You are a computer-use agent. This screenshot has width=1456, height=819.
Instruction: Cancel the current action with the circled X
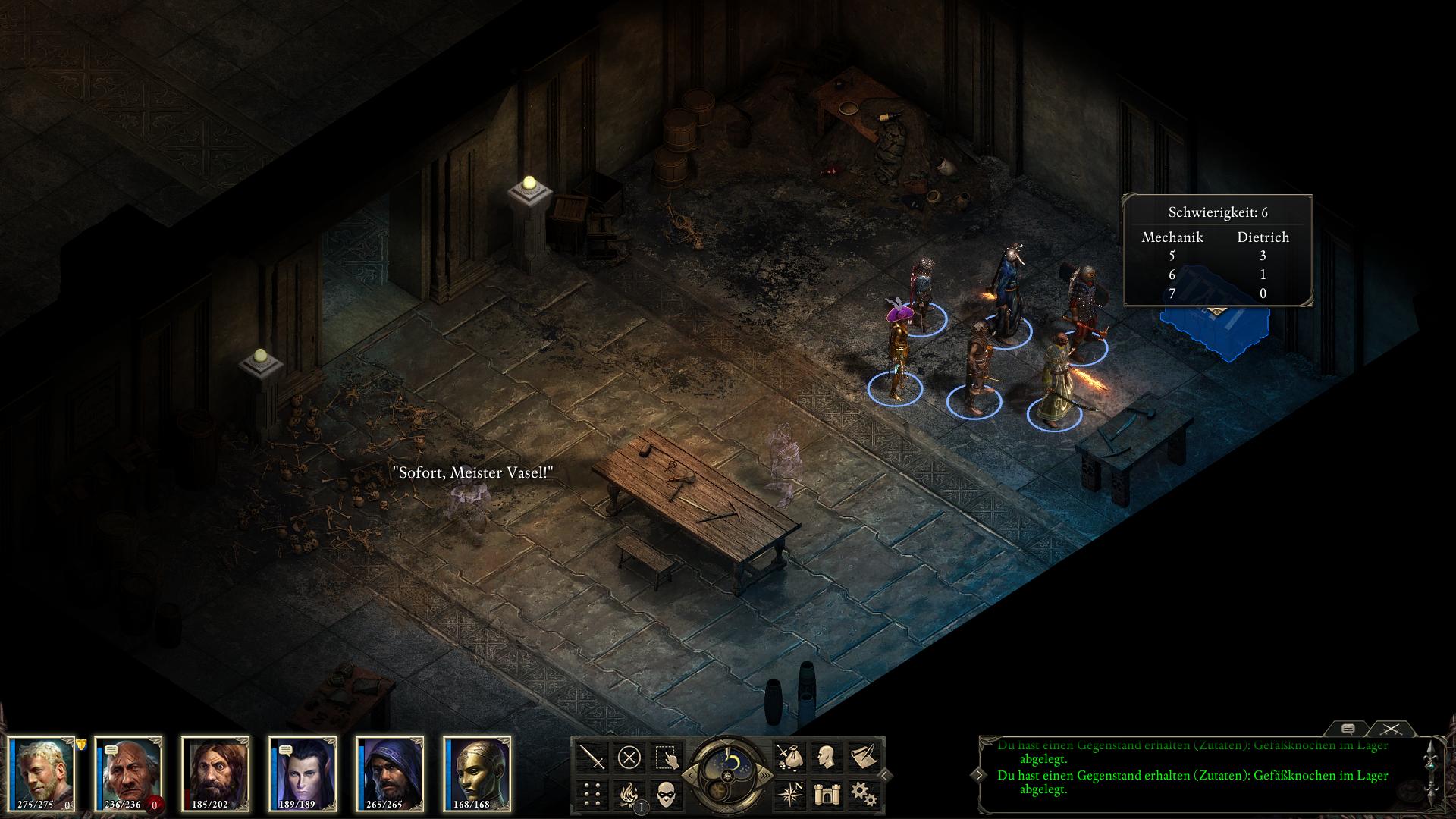click(x=629, y=757)
